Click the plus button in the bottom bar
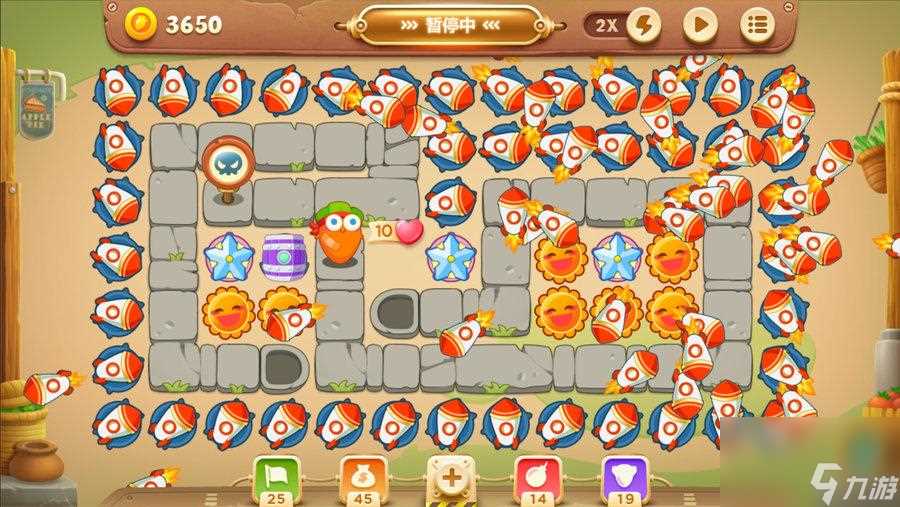 click(451, 478)
